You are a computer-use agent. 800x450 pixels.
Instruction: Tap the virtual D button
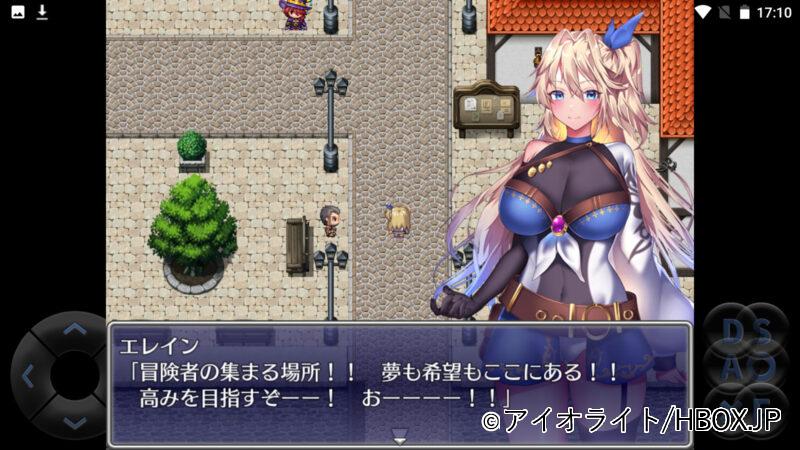coord(731,331)
